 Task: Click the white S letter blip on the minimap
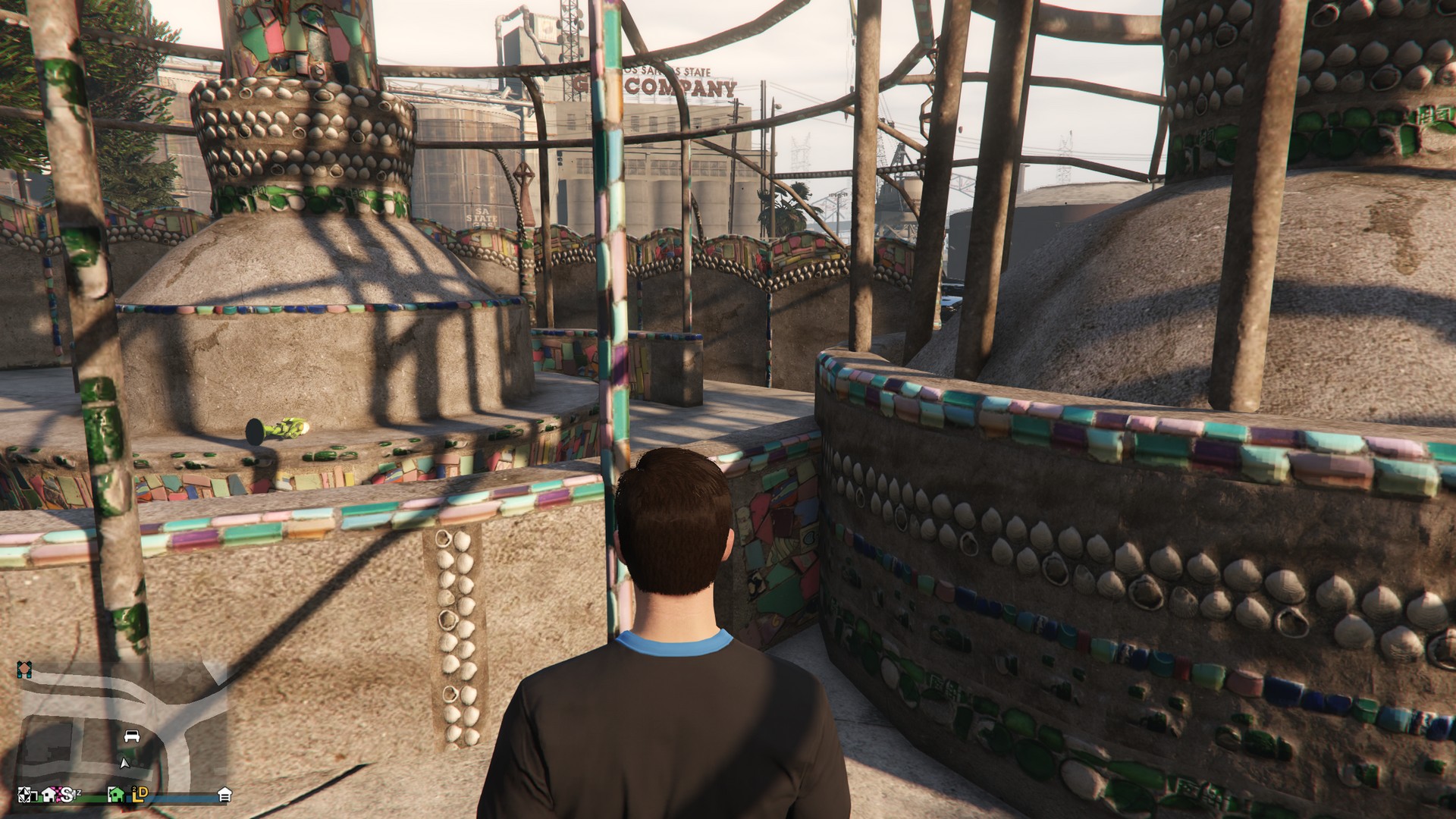pos(66,795)
